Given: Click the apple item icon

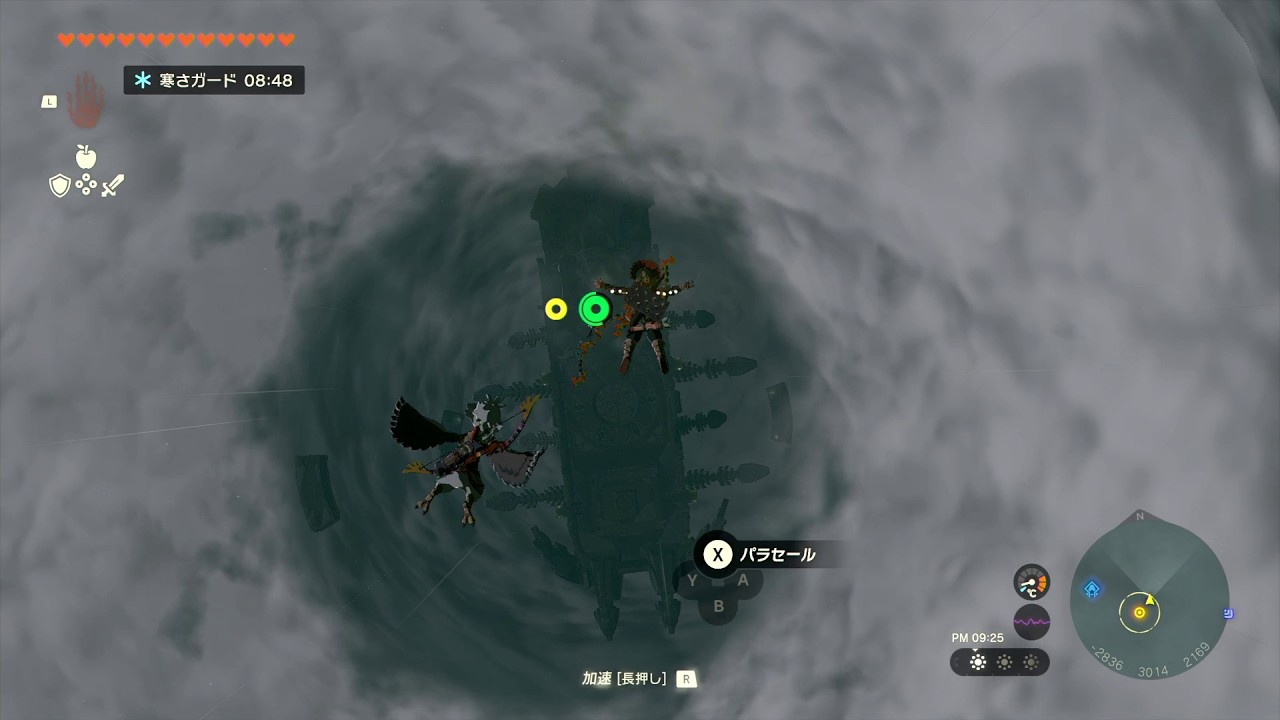Looking at the screenshot, I should point(86,156).
